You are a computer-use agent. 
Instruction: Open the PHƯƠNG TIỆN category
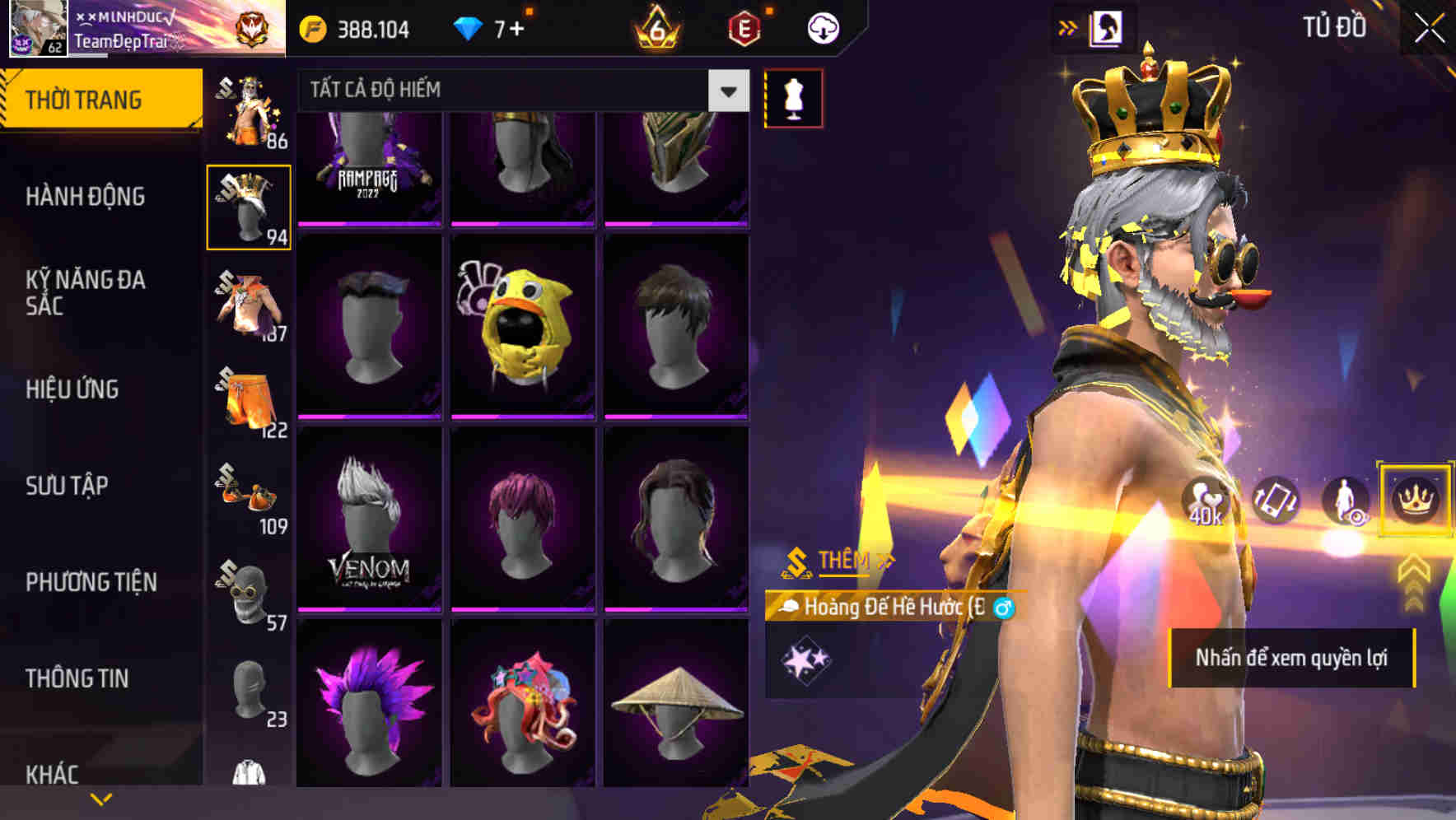(x=91, y=581)
